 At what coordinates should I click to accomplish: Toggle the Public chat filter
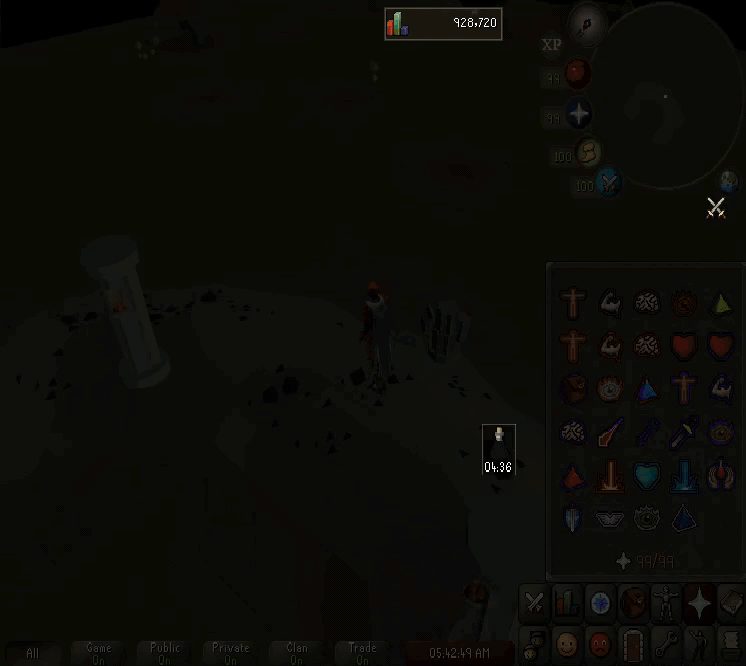pos(165,654)
